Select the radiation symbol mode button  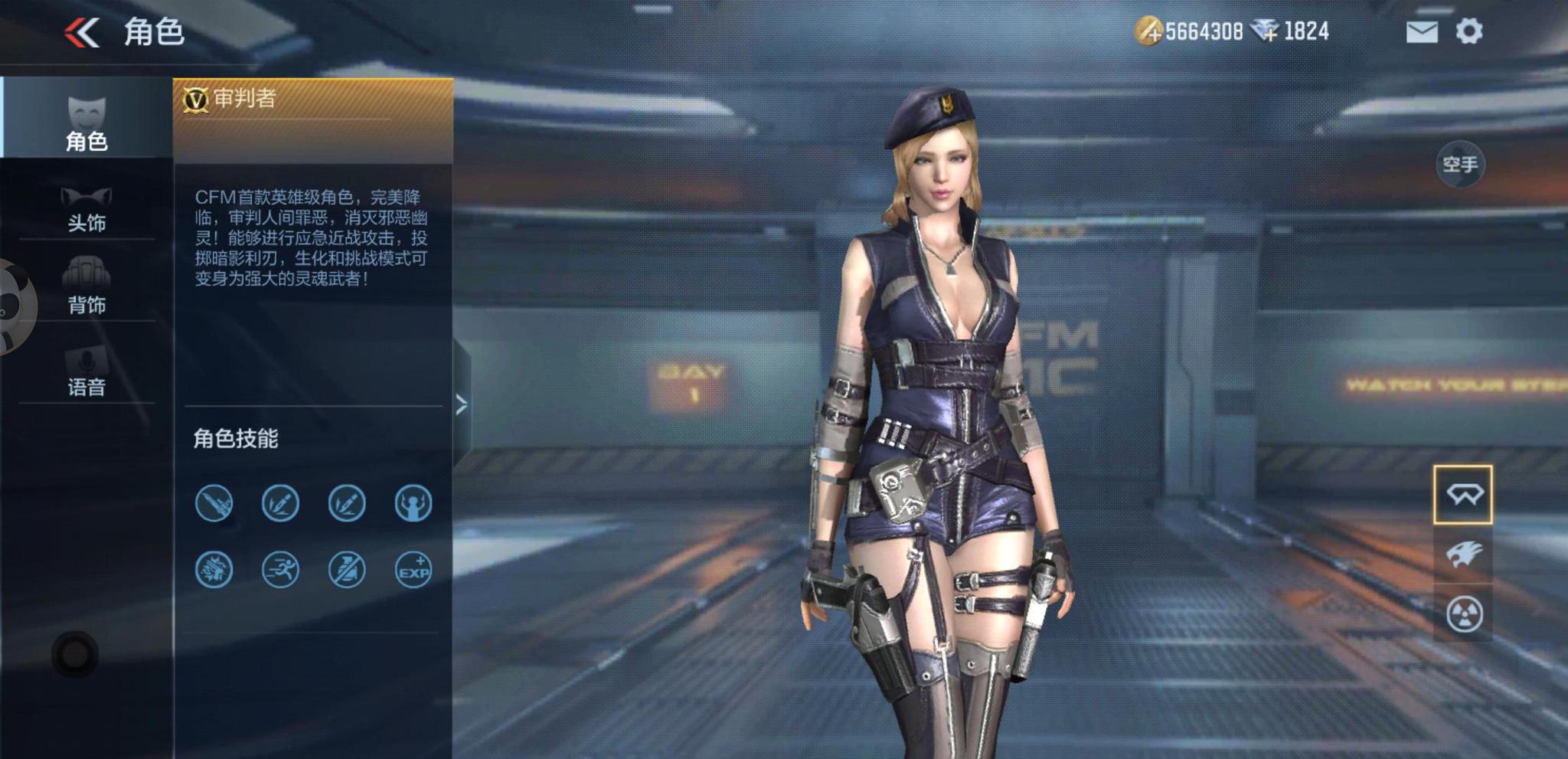click(1463, 614)
